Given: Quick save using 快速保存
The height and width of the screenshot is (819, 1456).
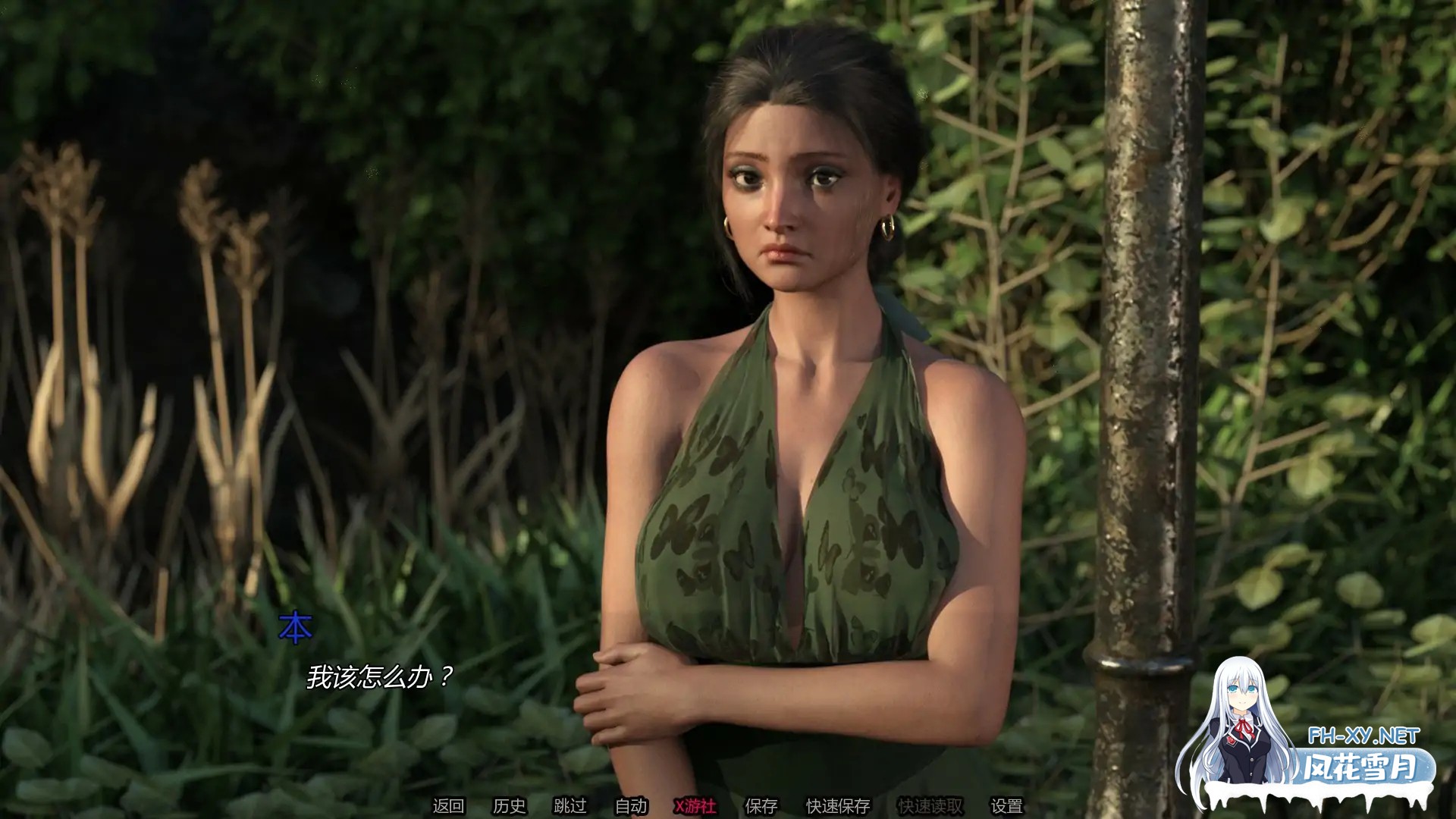Looking at the screenshot, I should [837, 806].
